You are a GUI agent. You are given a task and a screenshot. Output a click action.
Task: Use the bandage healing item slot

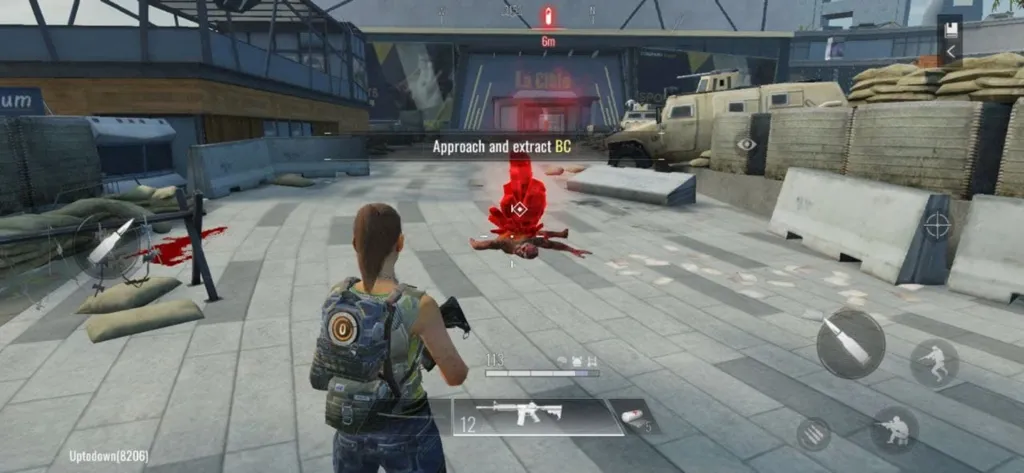tap(635, 416)
